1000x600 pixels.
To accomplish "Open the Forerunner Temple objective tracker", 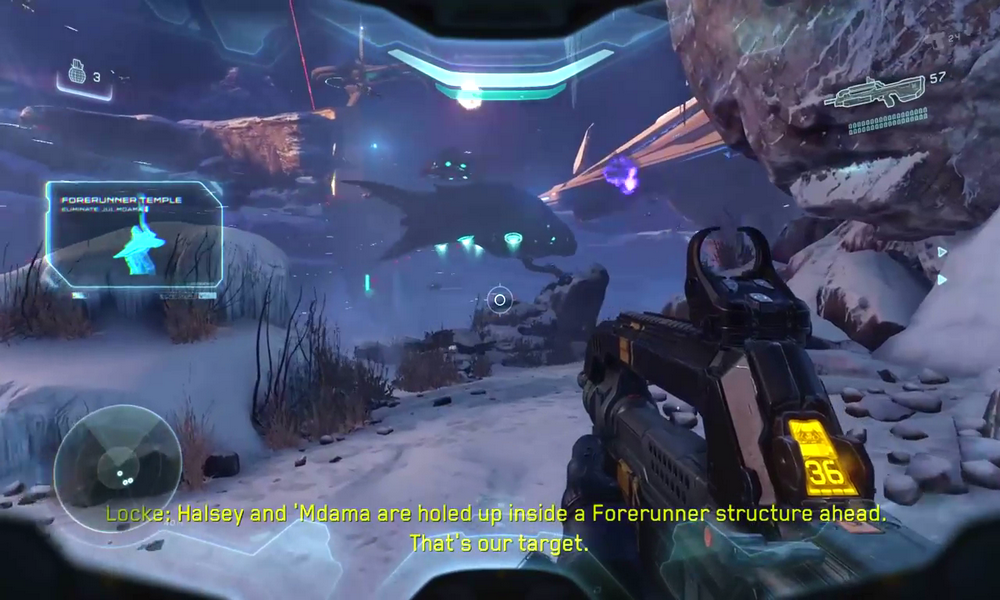I will click(x=134, y=236).
